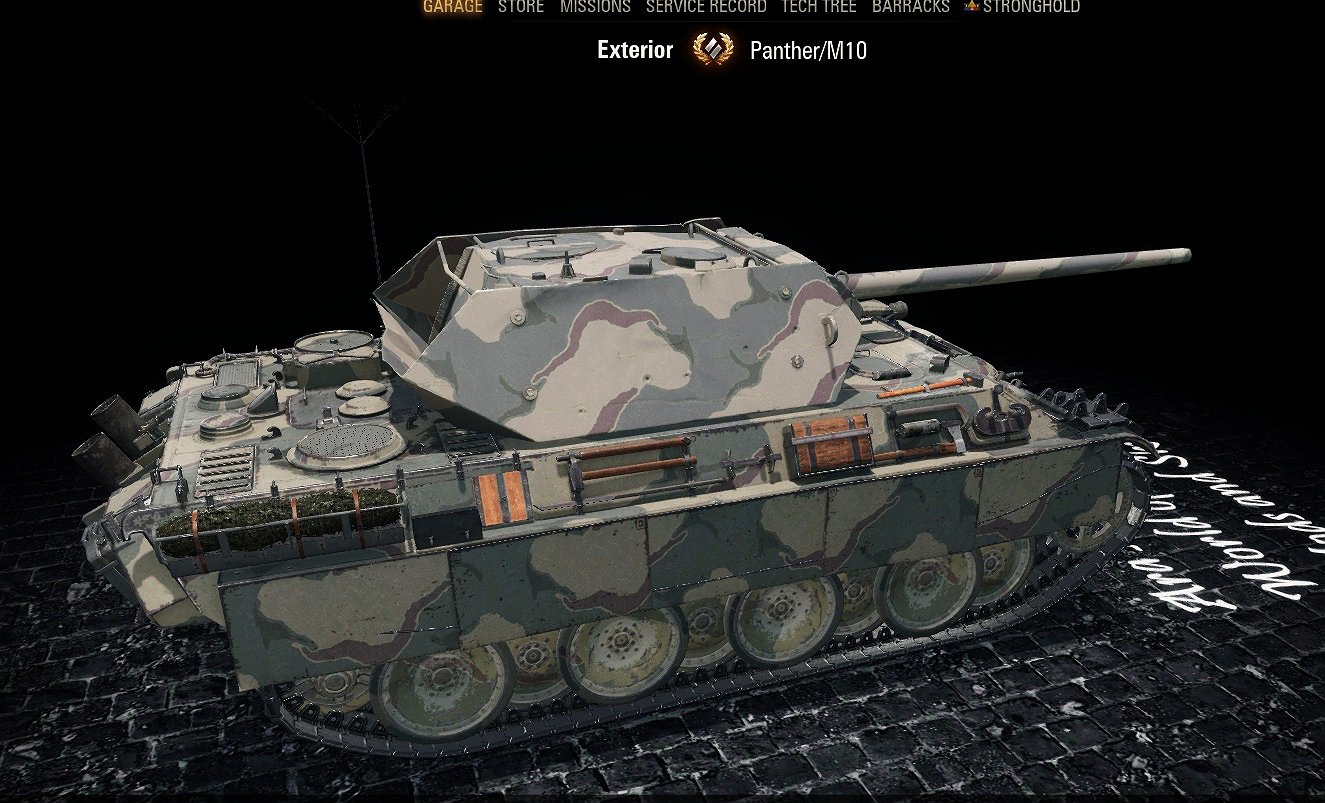Click the laurel emblem beside Panther/M10
This screenshot has width=1325, height=803.
click(x=713, y=47)
